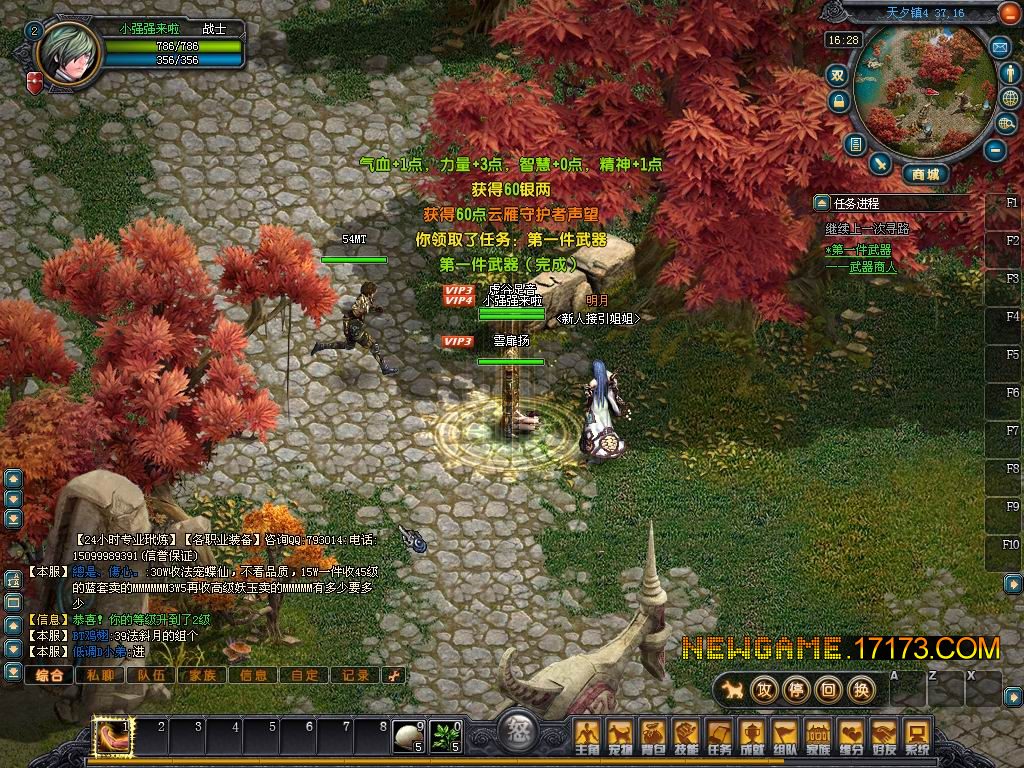Open the 背包 bag menu
The width and height of the screenshot is (1024, 768).
(x=653, y=736)
